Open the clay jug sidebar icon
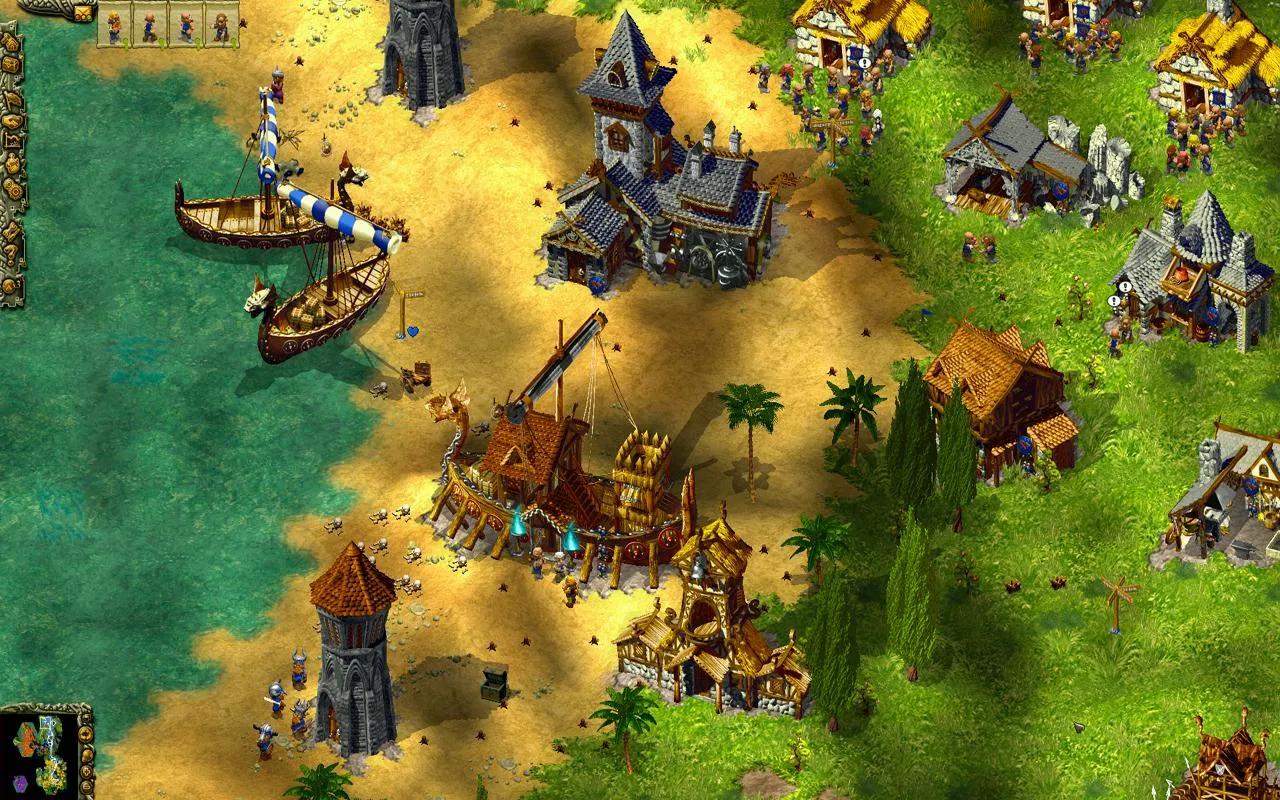 point(13,164)
